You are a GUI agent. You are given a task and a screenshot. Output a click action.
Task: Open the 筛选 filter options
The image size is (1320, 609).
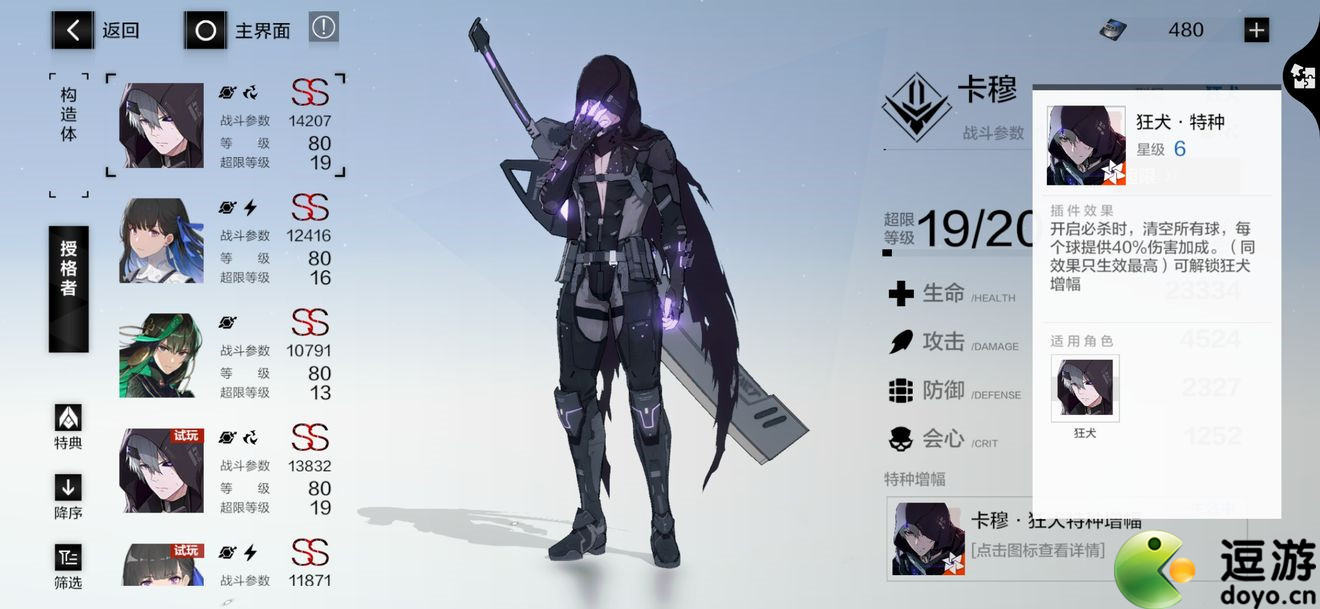click(68, 567)
